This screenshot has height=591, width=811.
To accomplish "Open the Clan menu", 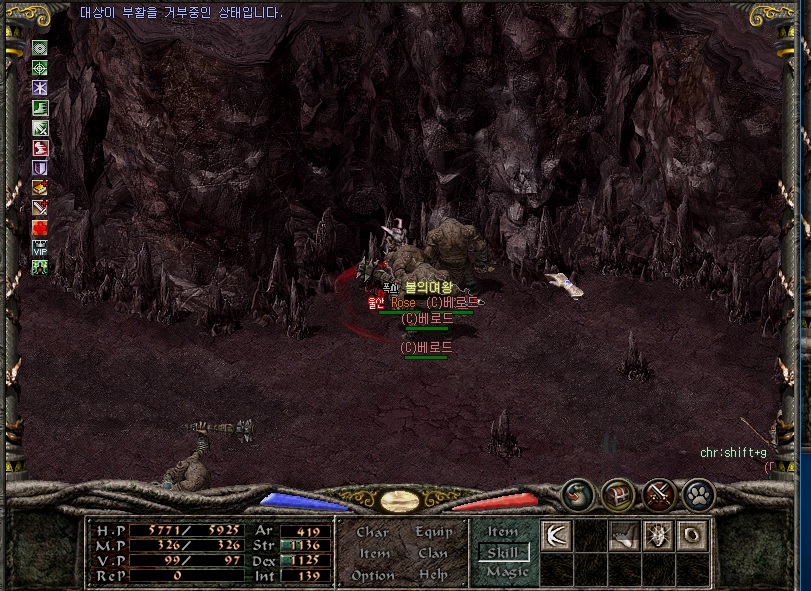I will pyautogui.click(x=433, y=553).
